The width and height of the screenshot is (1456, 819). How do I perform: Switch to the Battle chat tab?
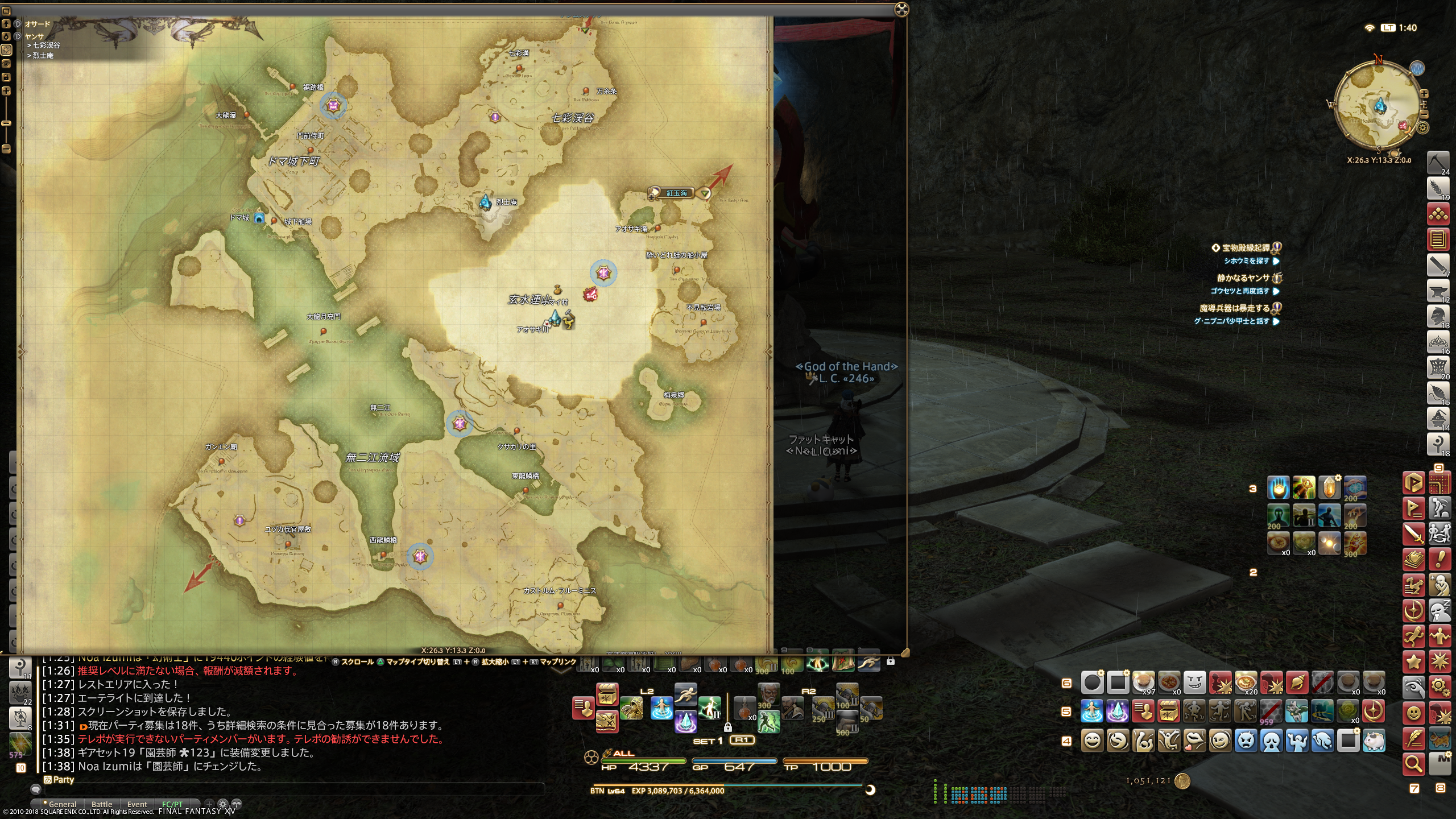pyautogui.click(x=102, y=804)
